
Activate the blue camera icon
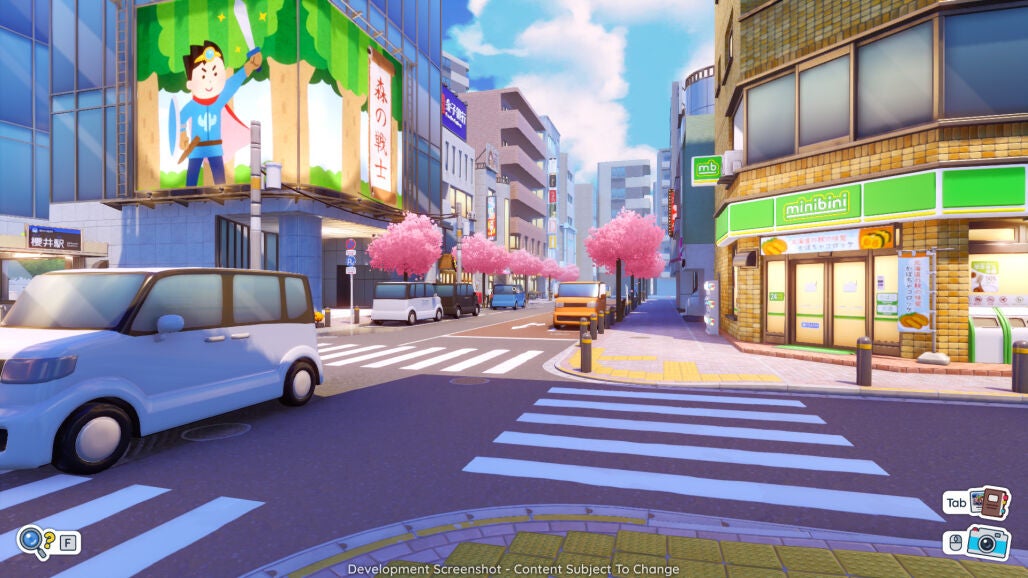pos(987,542)
